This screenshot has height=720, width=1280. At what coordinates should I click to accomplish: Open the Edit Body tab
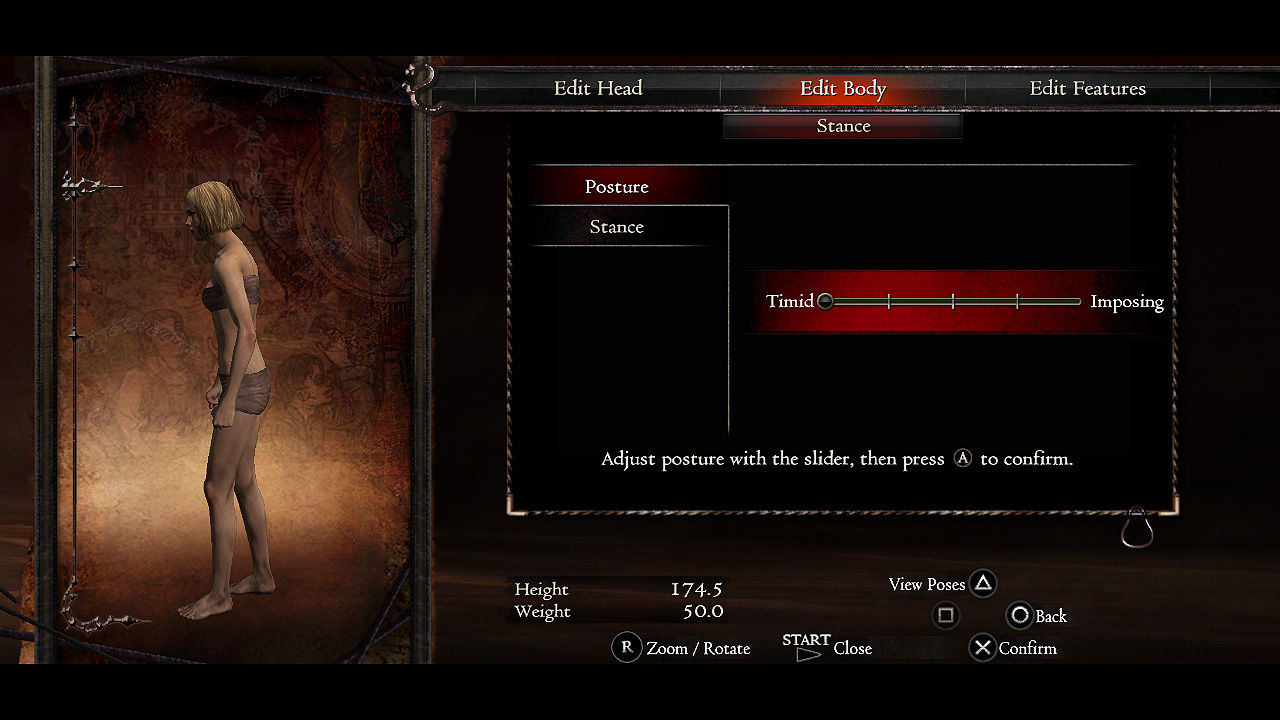pos(842,88)
